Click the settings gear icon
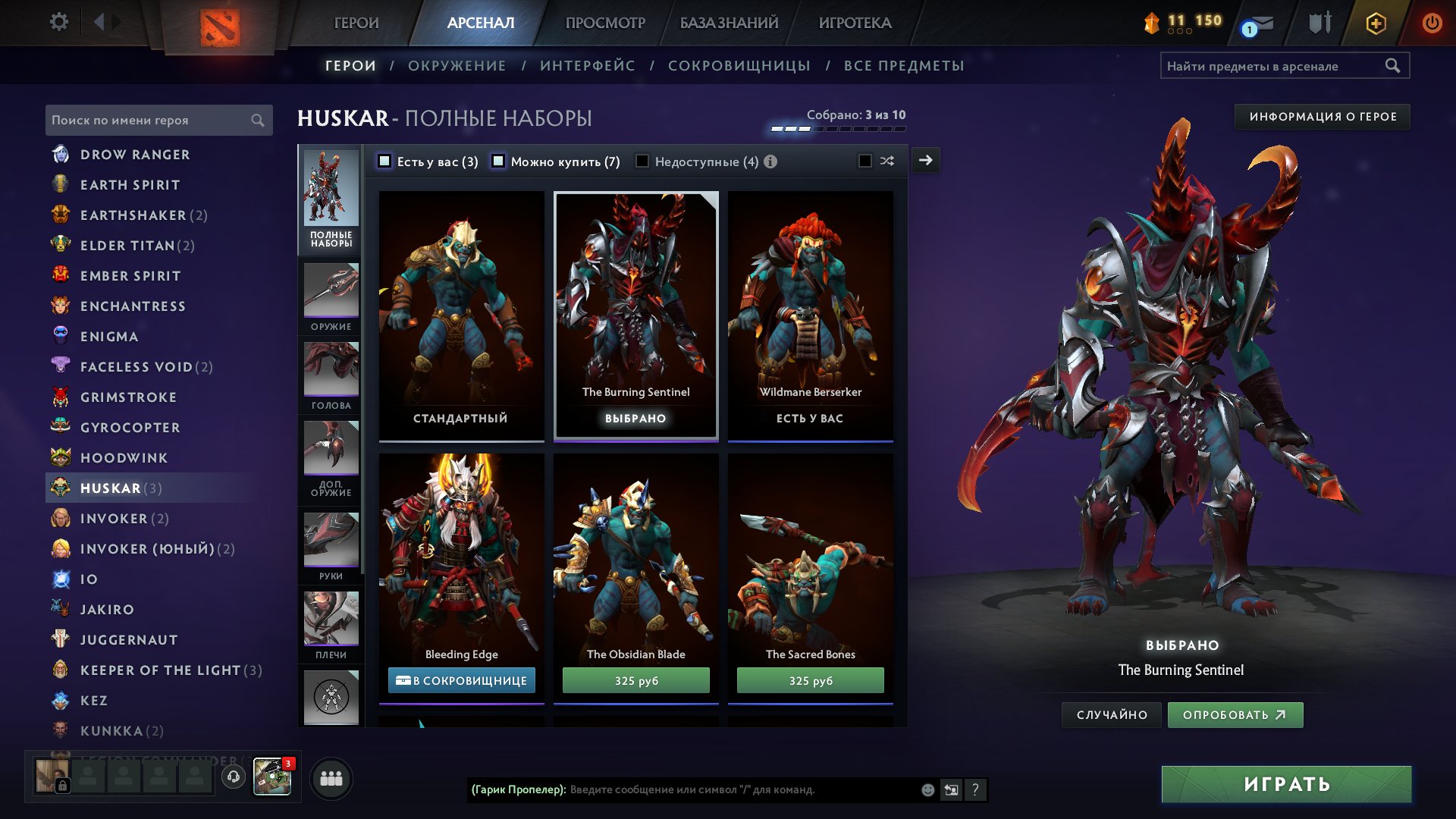1456x819 pixels. (x=58, y=23)
